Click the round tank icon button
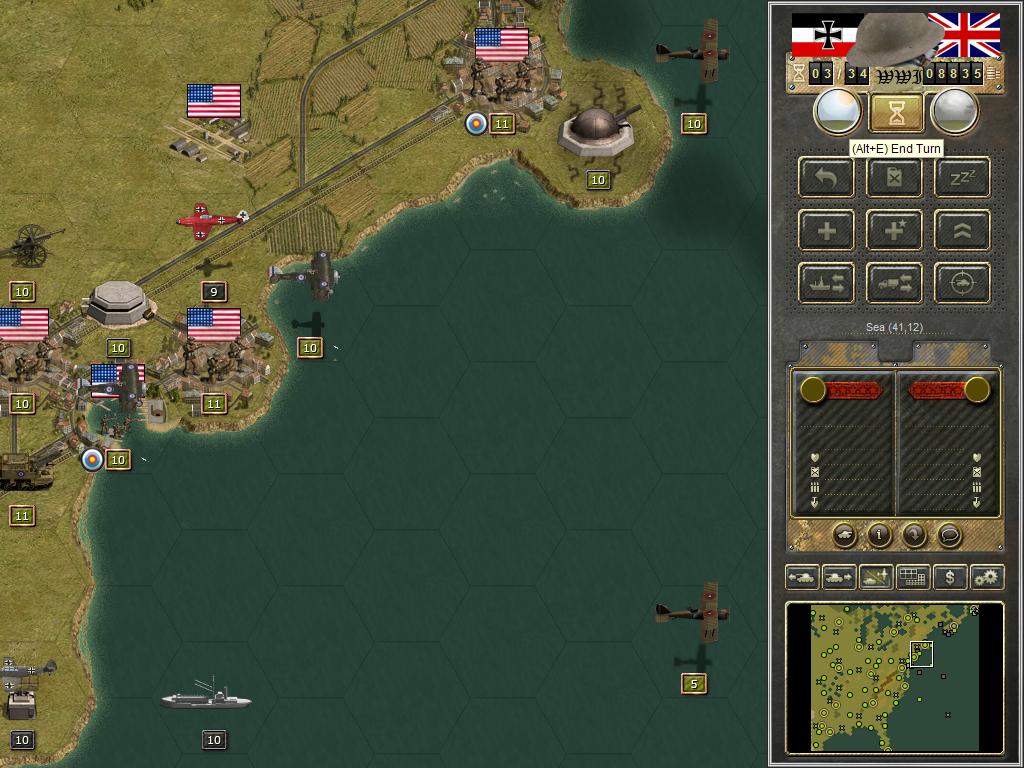Image resolution: width=1024 pixels, height=768 pixels. [844, 535]
